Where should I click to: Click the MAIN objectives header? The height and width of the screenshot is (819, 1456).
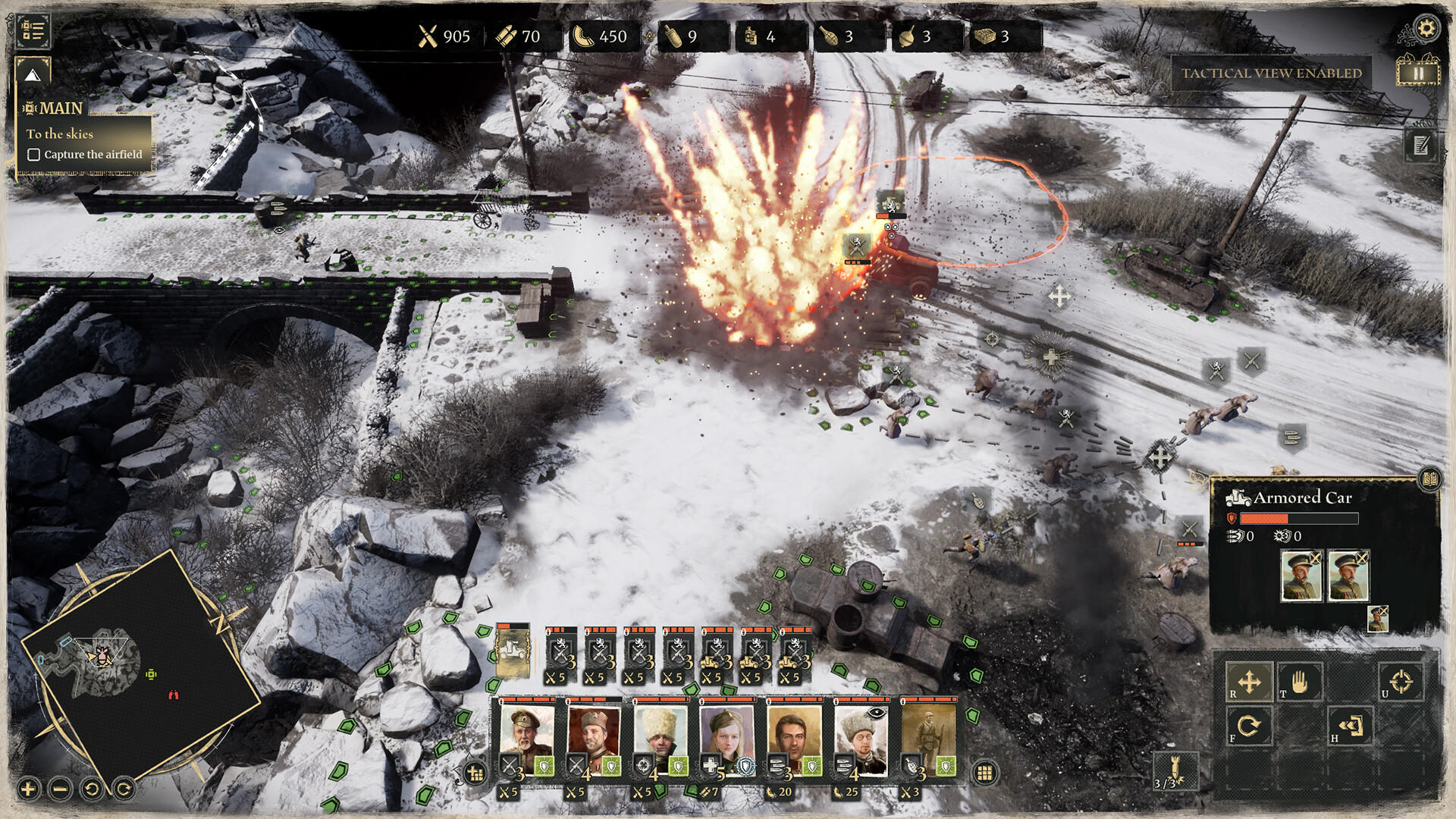coord(61,108)
